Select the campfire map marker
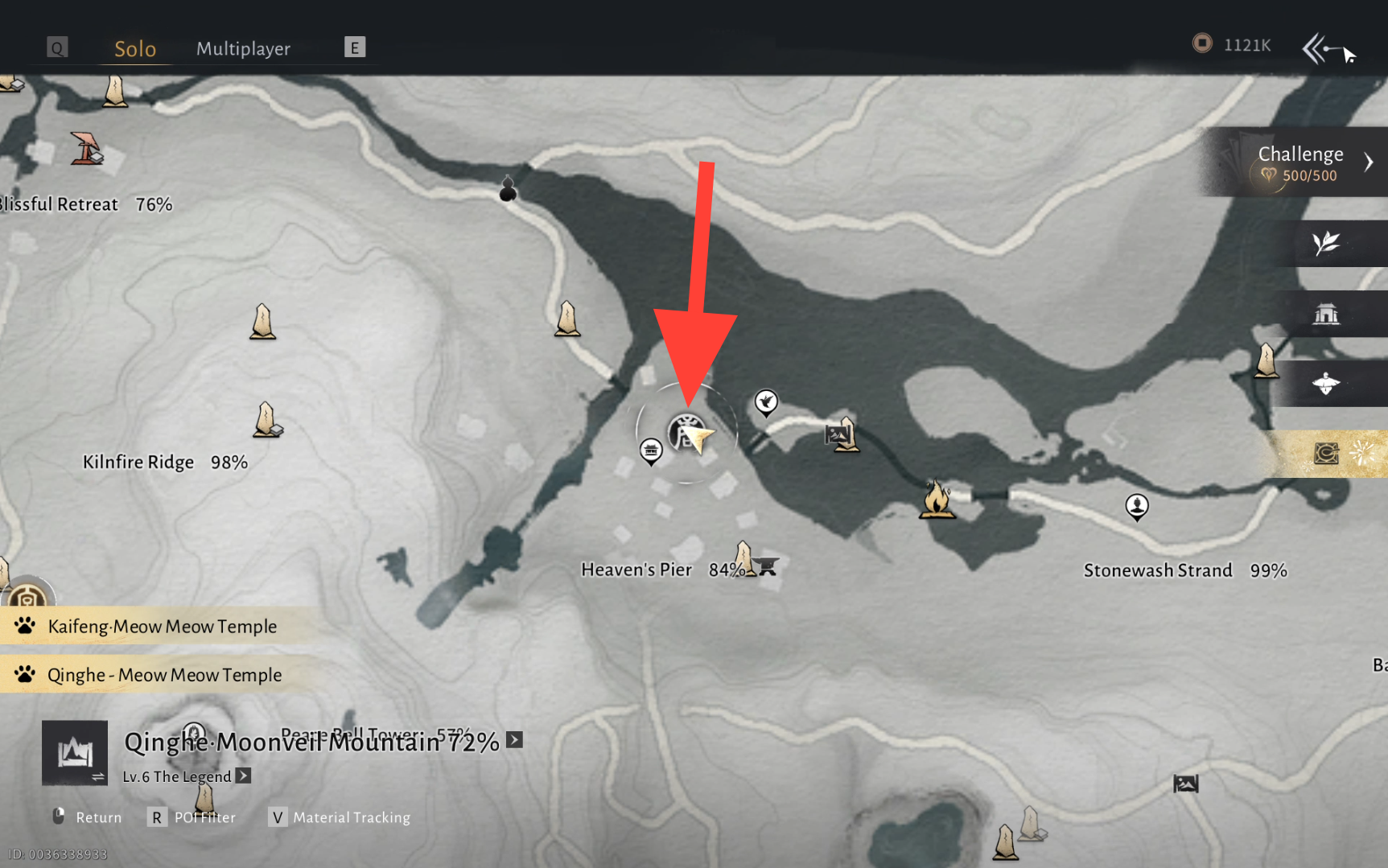1388x868 pixels. point(937,500)
